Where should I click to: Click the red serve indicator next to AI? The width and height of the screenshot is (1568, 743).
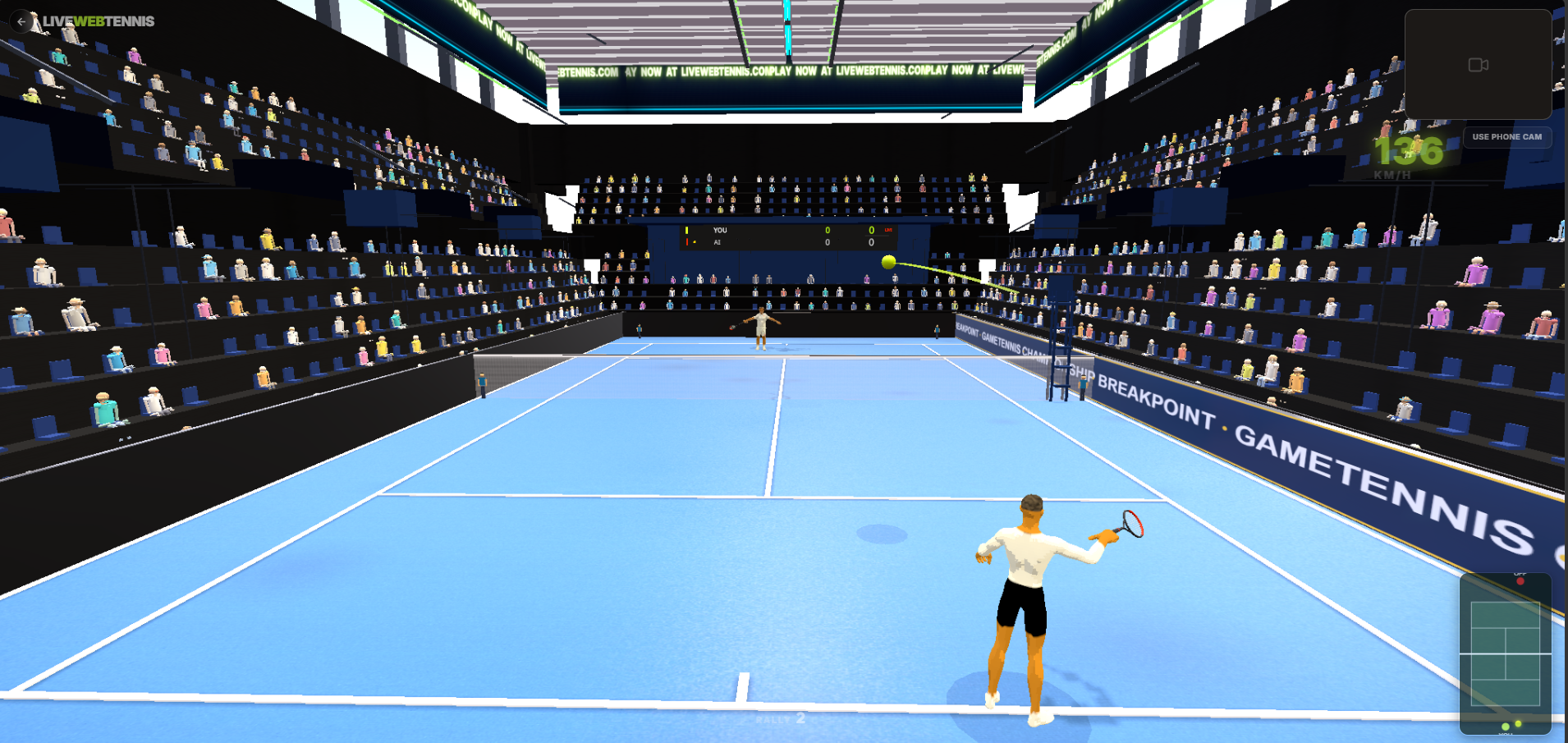tap(687, 241)
